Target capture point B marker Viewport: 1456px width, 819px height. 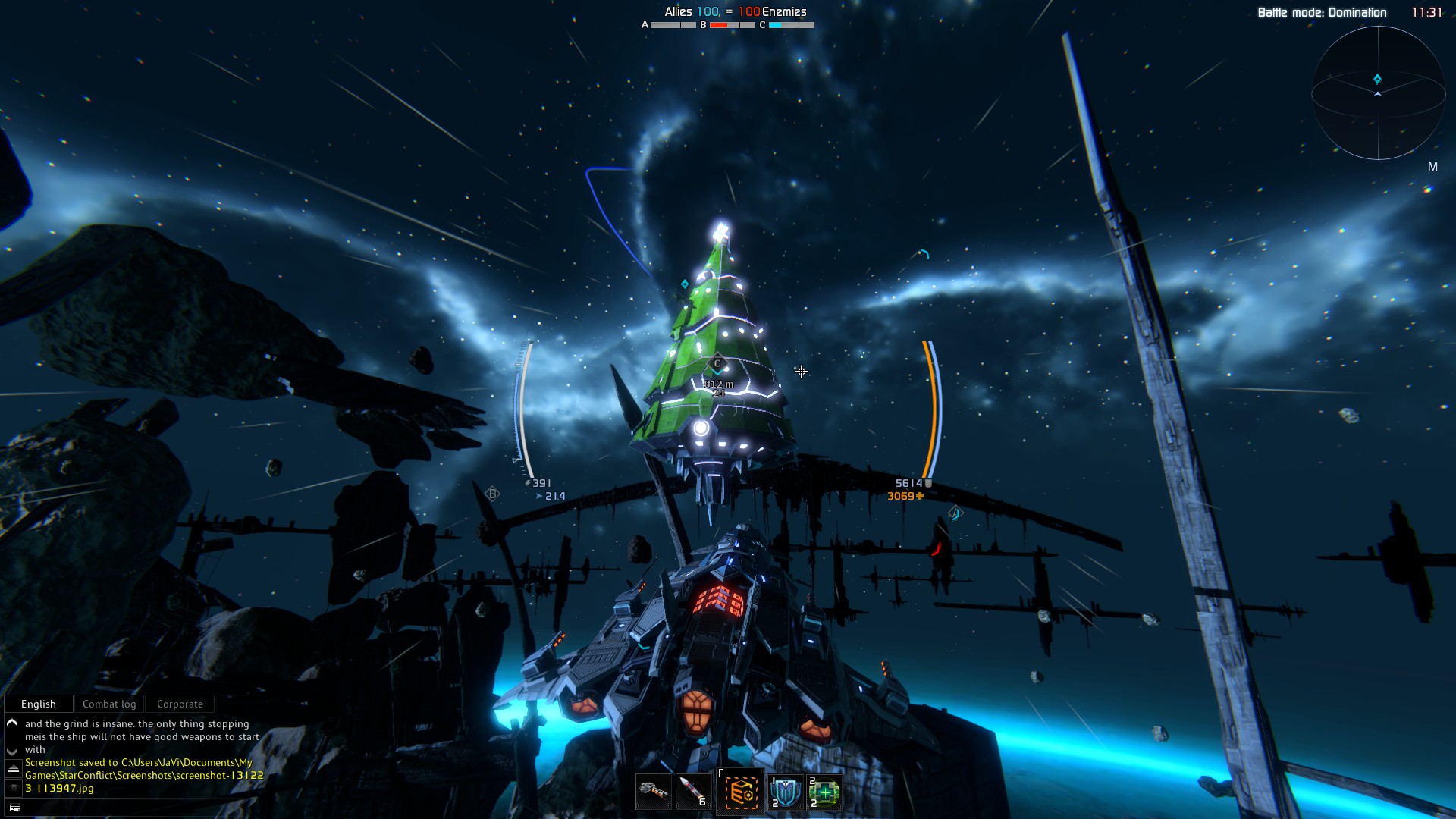coord(492,494)
